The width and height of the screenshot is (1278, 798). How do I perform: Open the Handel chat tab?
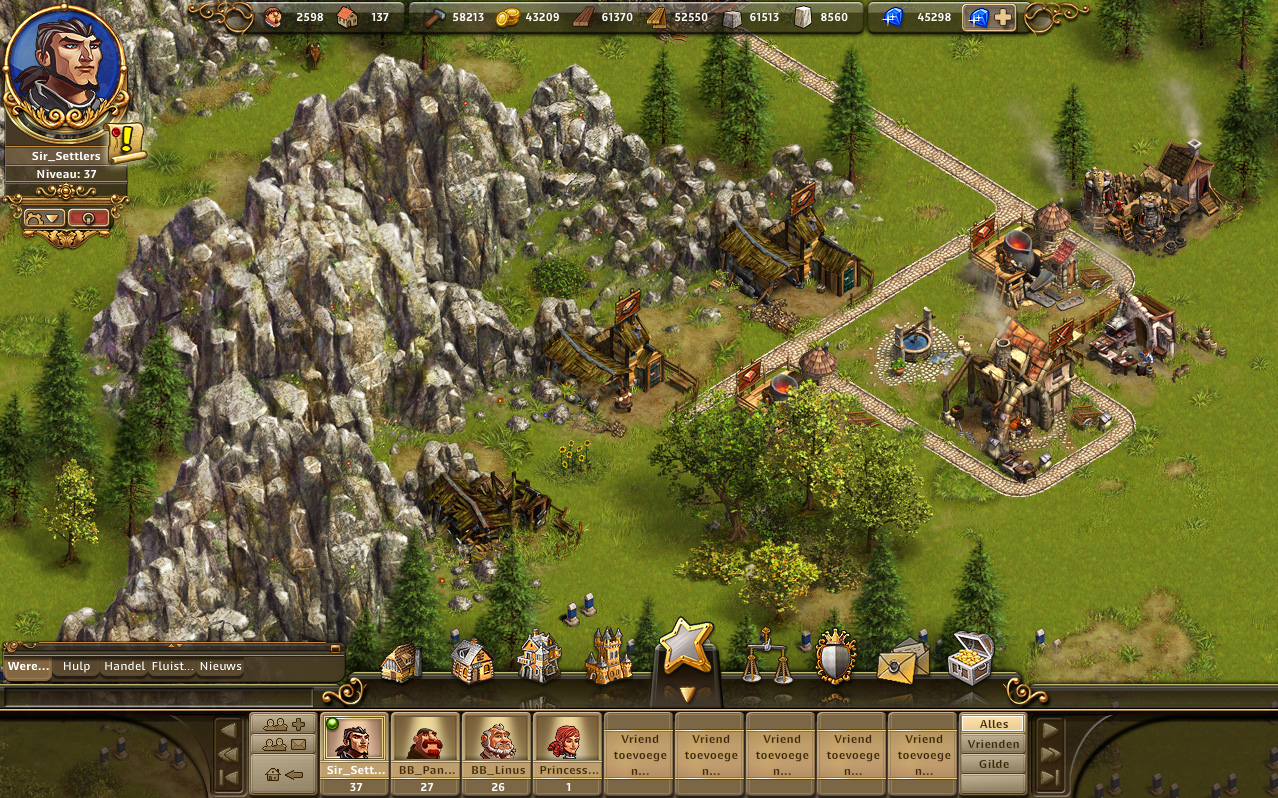(x=125, y=667)
